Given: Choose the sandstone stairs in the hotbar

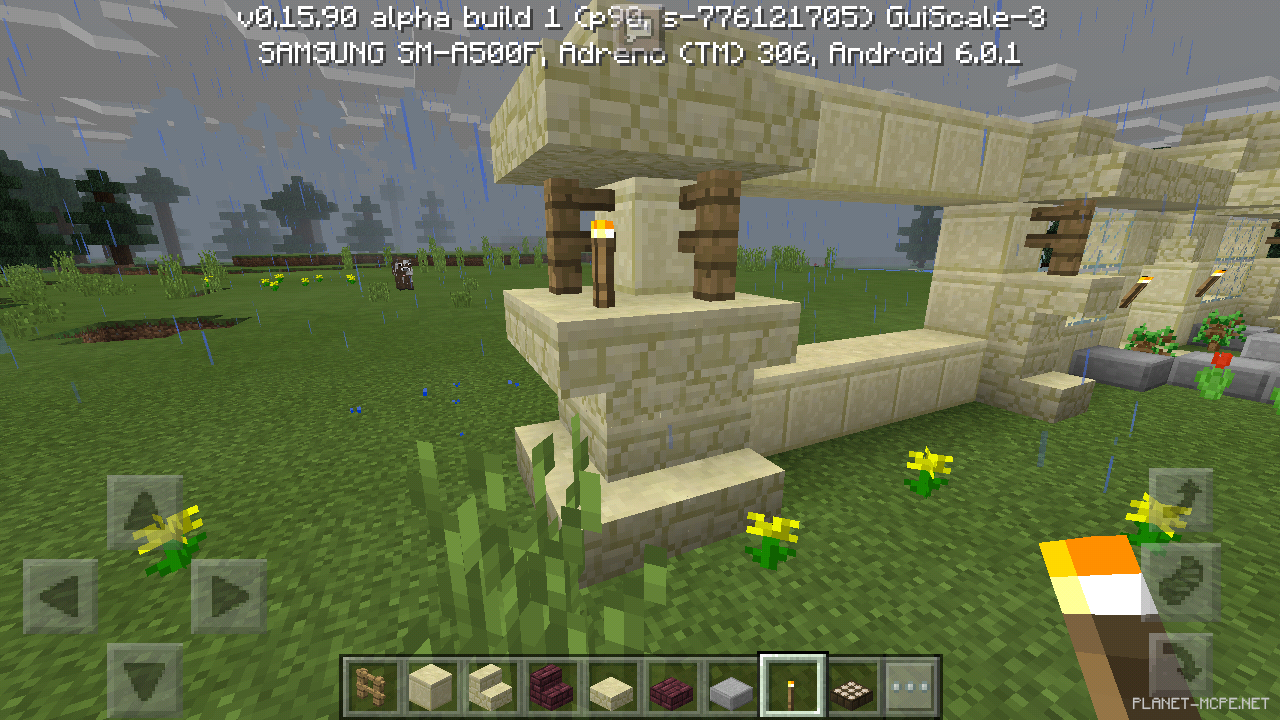Looking at the screenshot, I should [490, 687].
